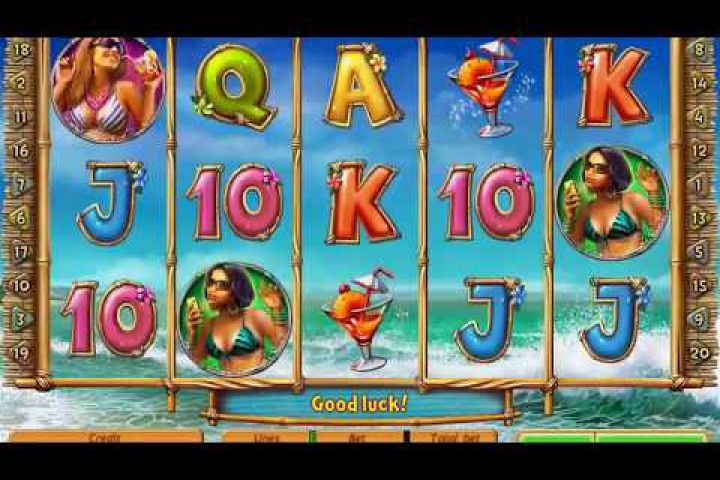The width and height of the screenshot is (720, 480).
Task: Select payline number 17
Action: pyautogui.click(x=20, y=252)
